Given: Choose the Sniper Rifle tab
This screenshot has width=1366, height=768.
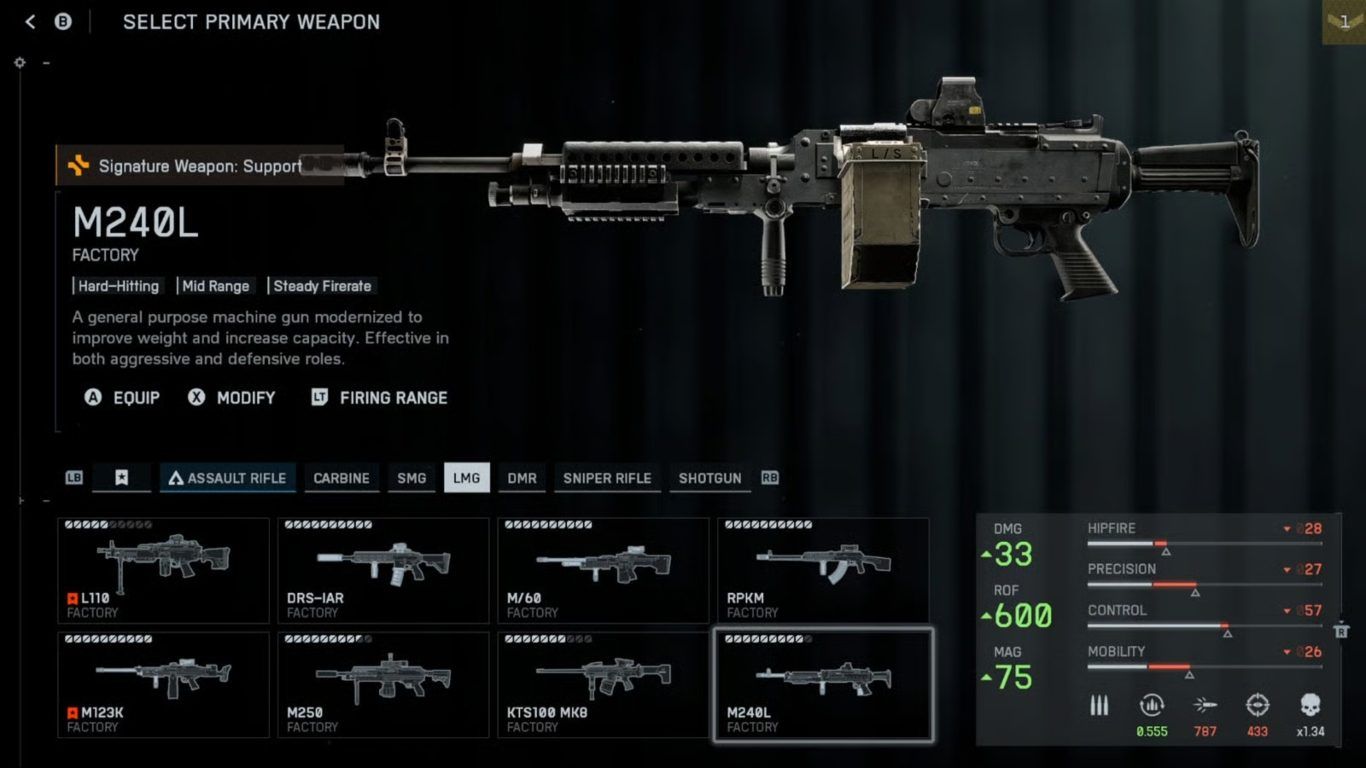Looking at the screenshot, I should [x=607, y=478].
